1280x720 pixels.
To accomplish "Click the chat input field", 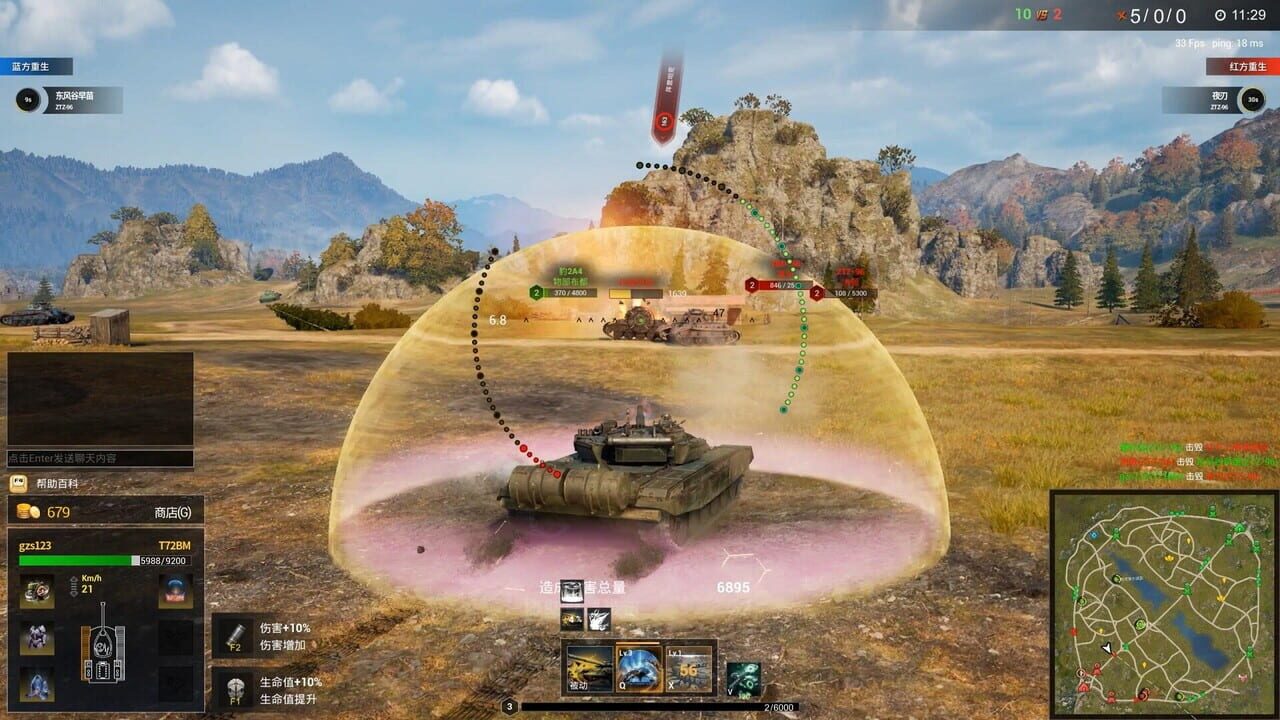I will (100, 456).
